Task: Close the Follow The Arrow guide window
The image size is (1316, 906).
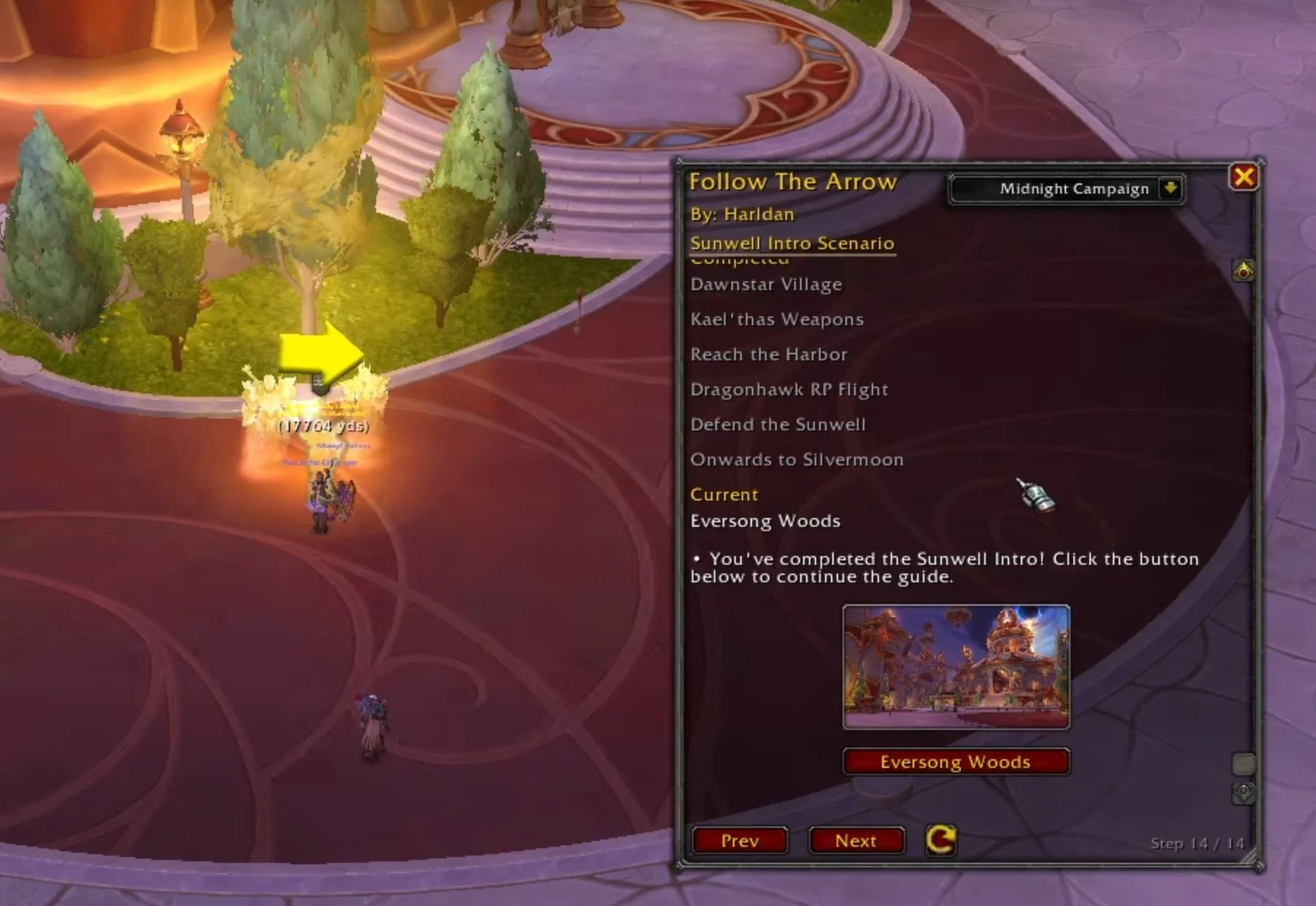Action: pyautogui.click(x=1244, y=177)
